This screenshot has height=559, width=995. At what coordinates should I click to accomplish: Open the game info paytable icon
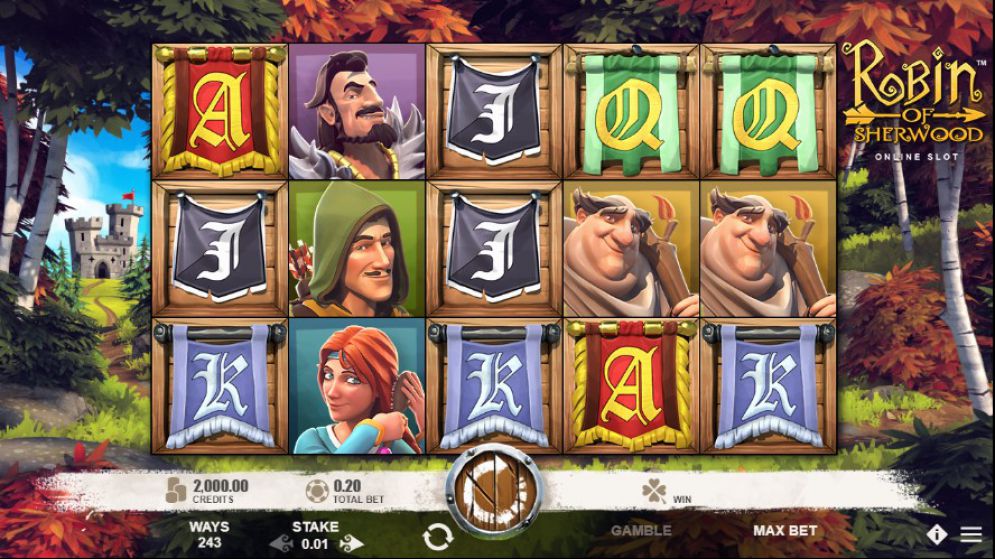pos(937,534)
